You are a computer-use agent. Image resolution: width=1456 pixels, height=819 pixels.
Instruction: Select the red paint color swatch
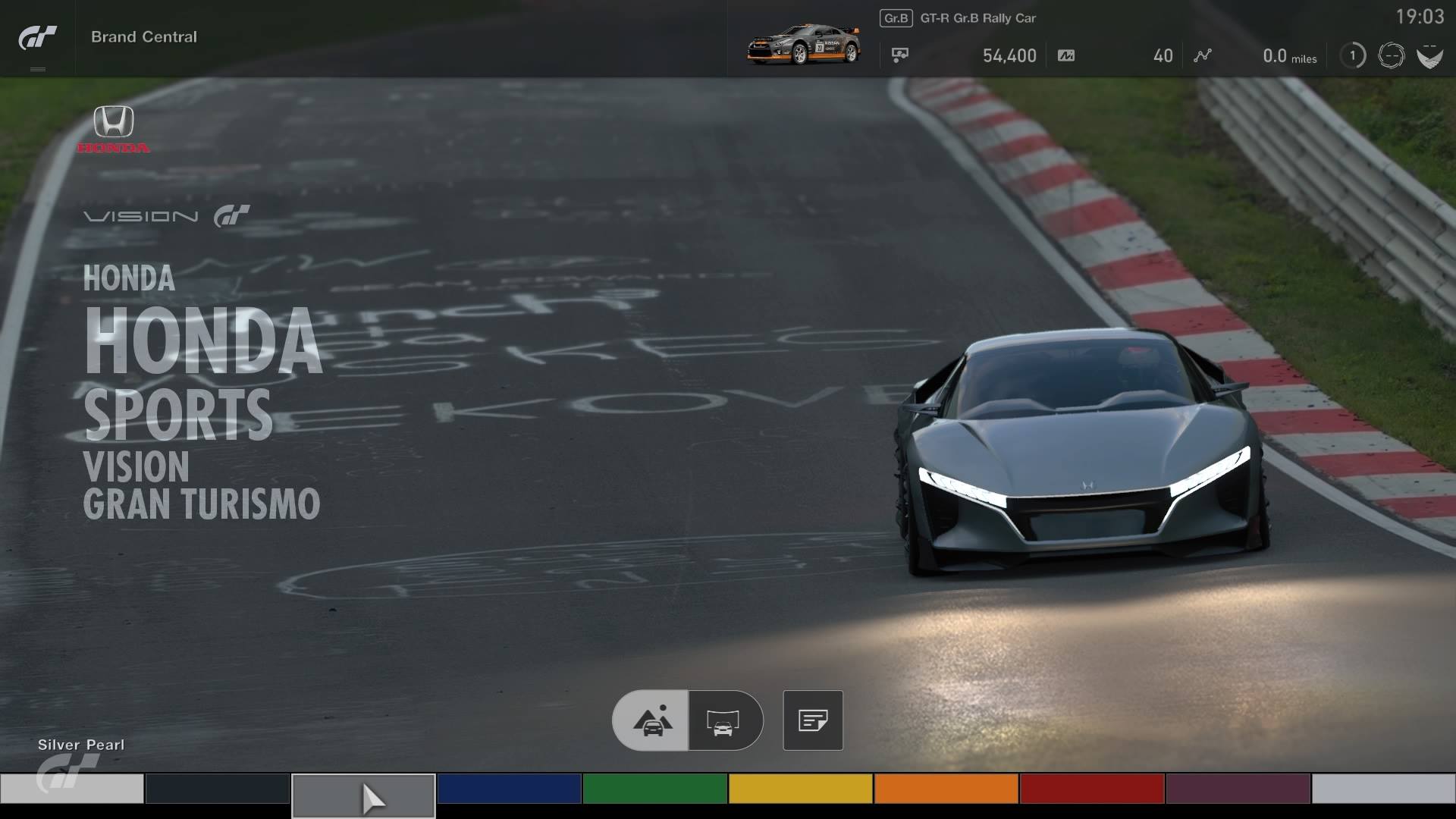pyautogui.click(x=1091, y=789)
